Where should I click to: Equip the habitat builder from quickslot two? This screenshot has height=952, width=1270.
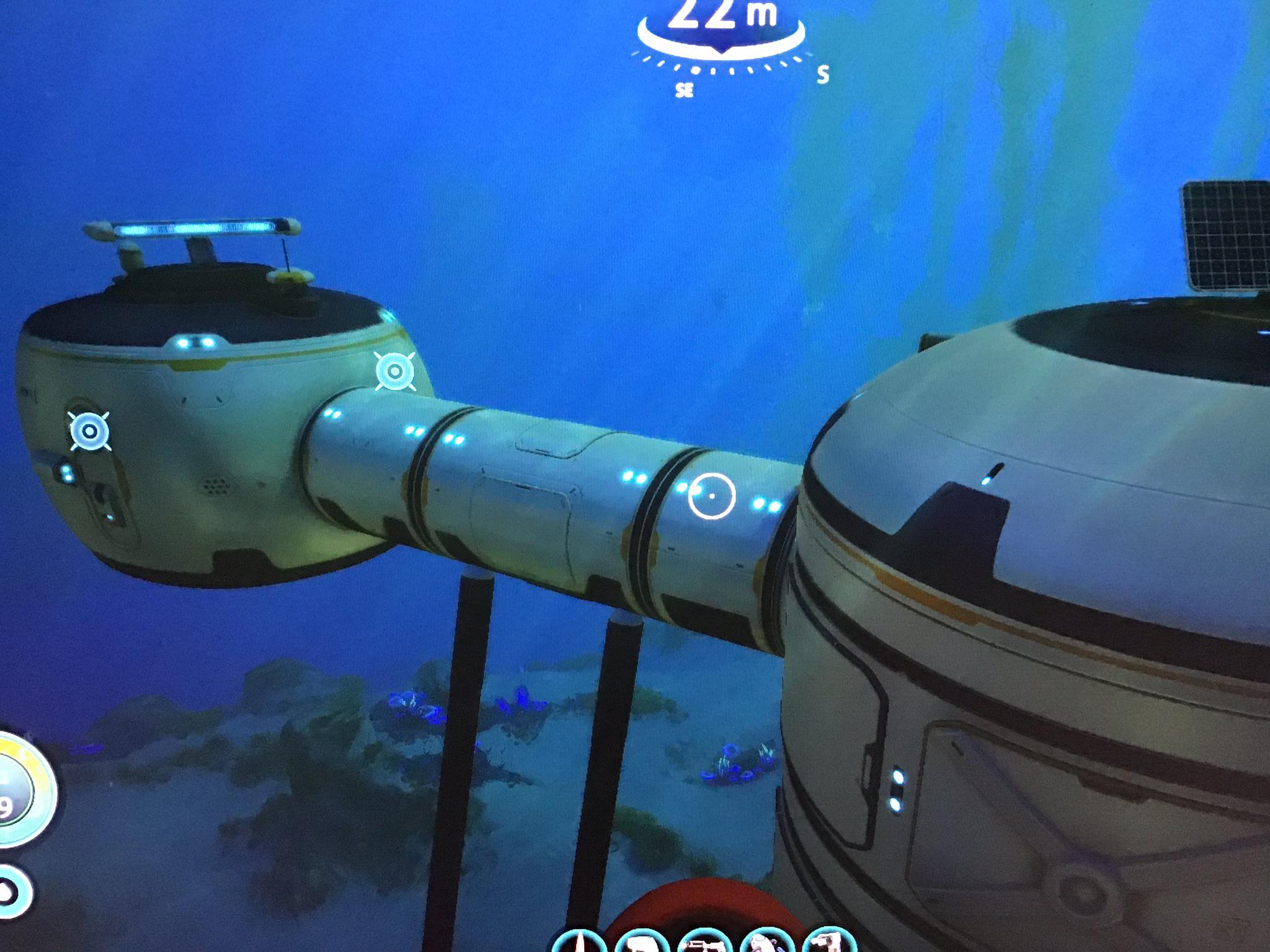(x=642, y=942)
